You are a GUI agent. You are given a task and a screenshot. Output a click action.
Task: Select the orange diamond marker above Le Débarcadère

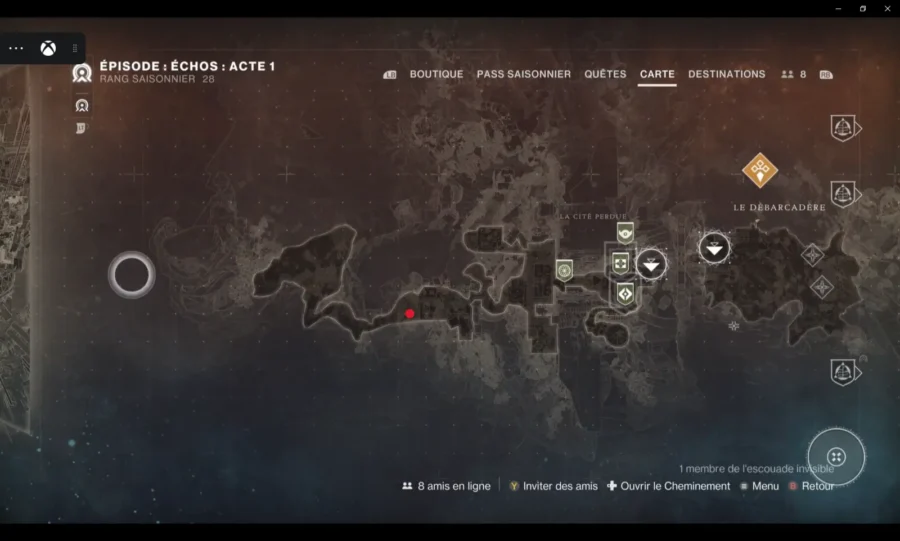pos(760,170)
